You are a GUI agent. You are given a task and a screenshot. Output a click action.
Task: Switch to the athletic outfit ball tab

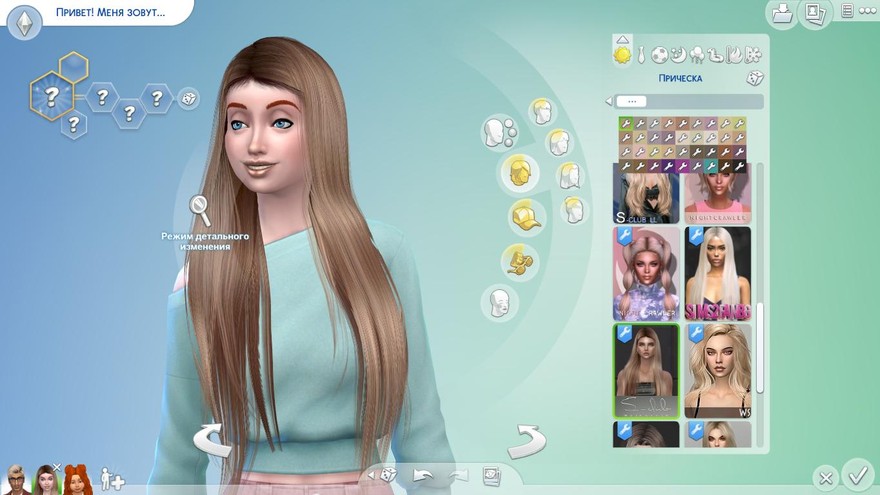tap(660, 54)
